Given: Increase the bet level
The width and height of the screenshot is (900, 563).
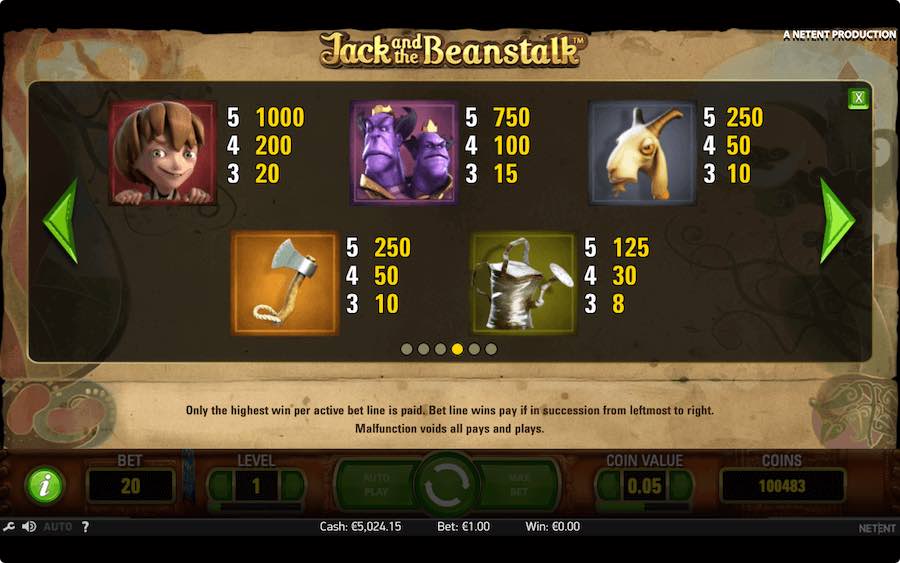Looking at the screenshot, I should (291, 486).
